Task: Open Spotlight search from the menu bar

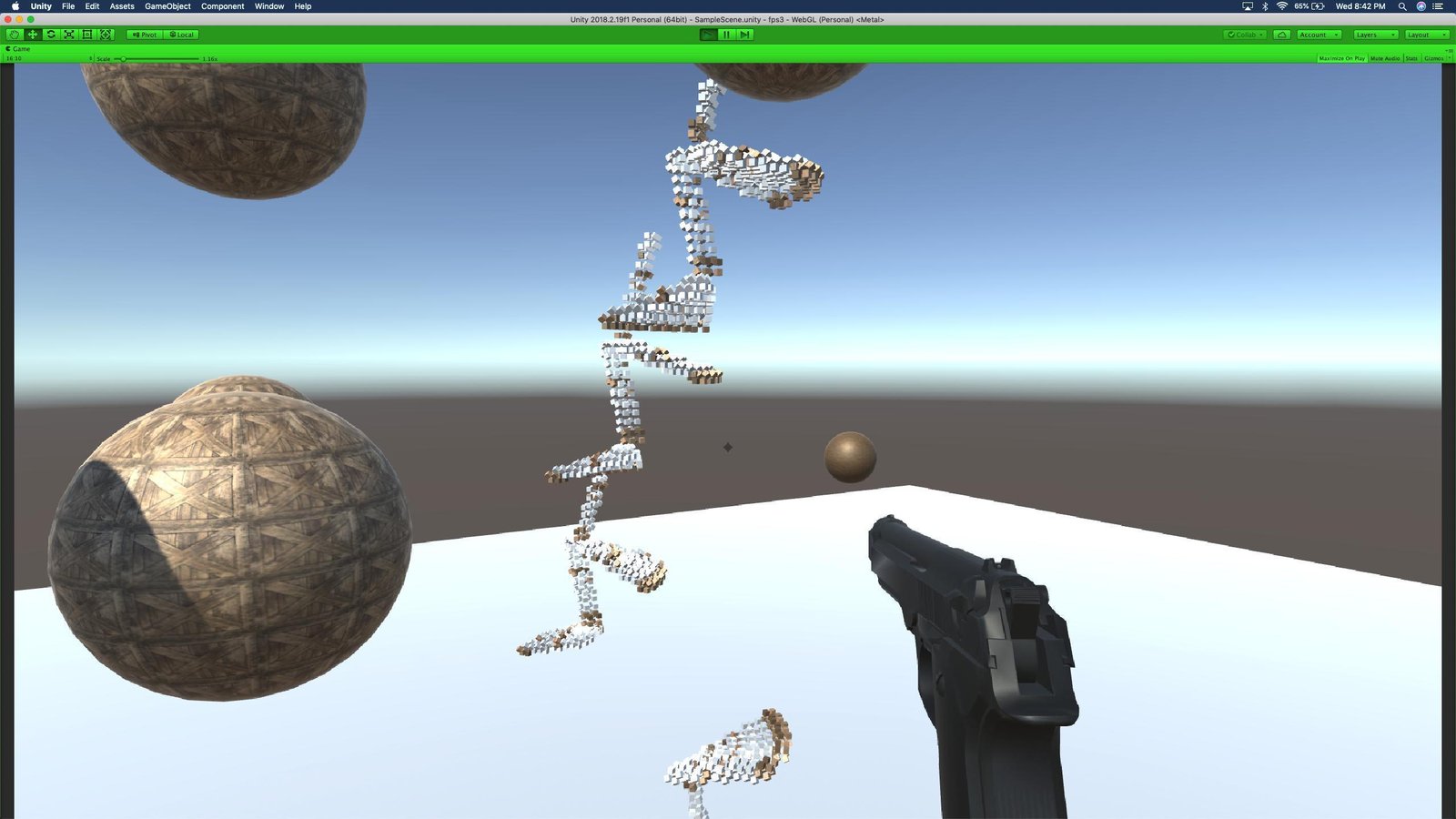Action: pos(1401,5)
